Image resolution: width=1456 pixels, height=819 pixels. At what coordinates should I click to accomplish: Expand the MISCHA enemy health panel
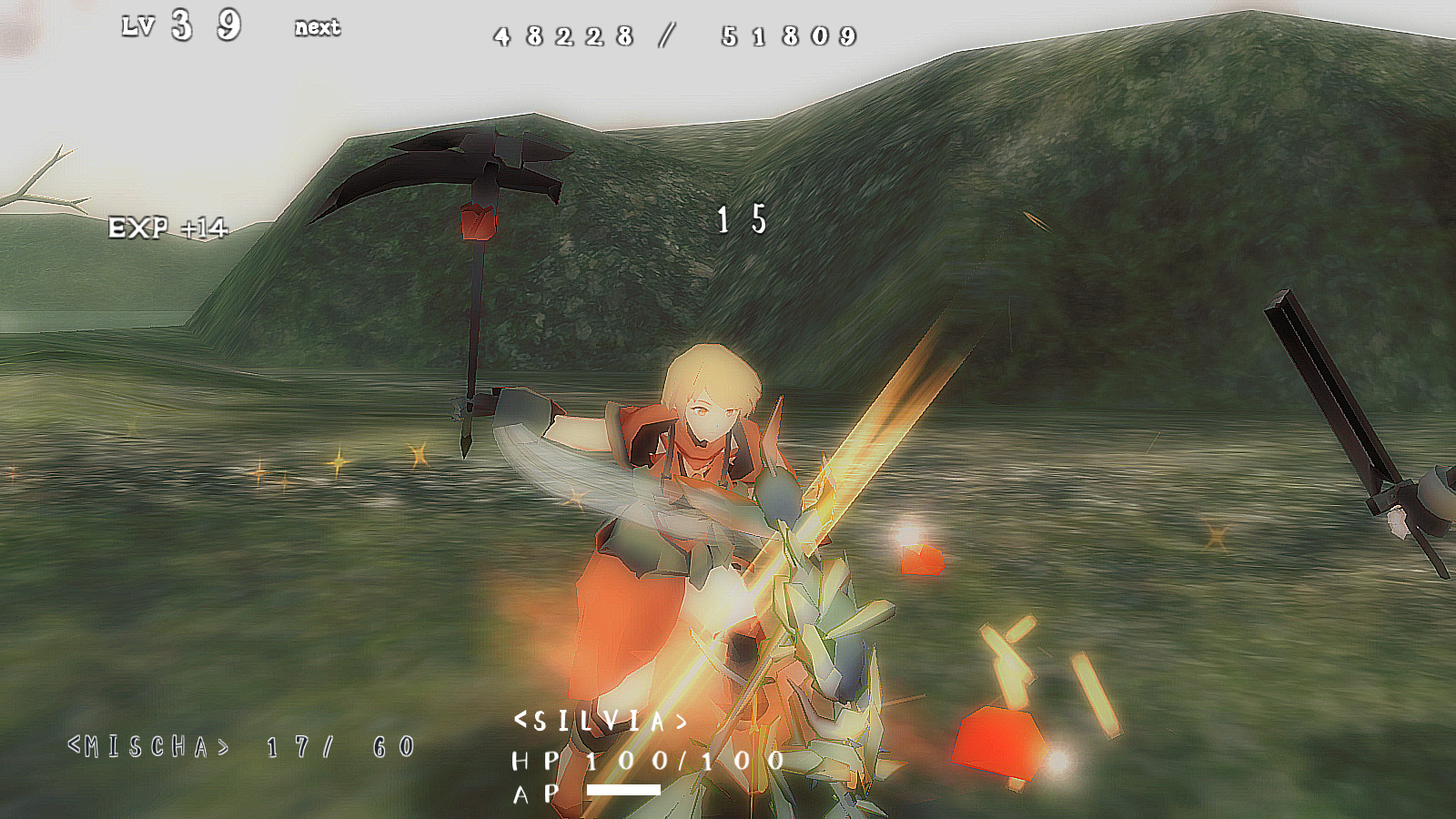click(241, 746)
